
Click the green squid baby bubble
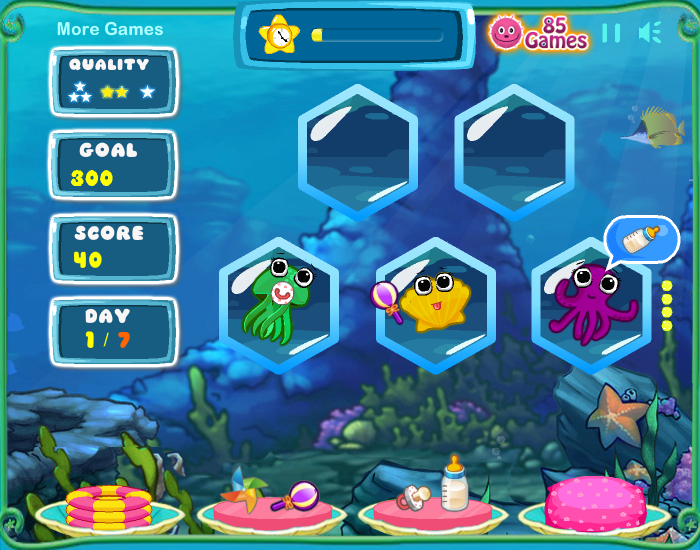pos(278,304)
